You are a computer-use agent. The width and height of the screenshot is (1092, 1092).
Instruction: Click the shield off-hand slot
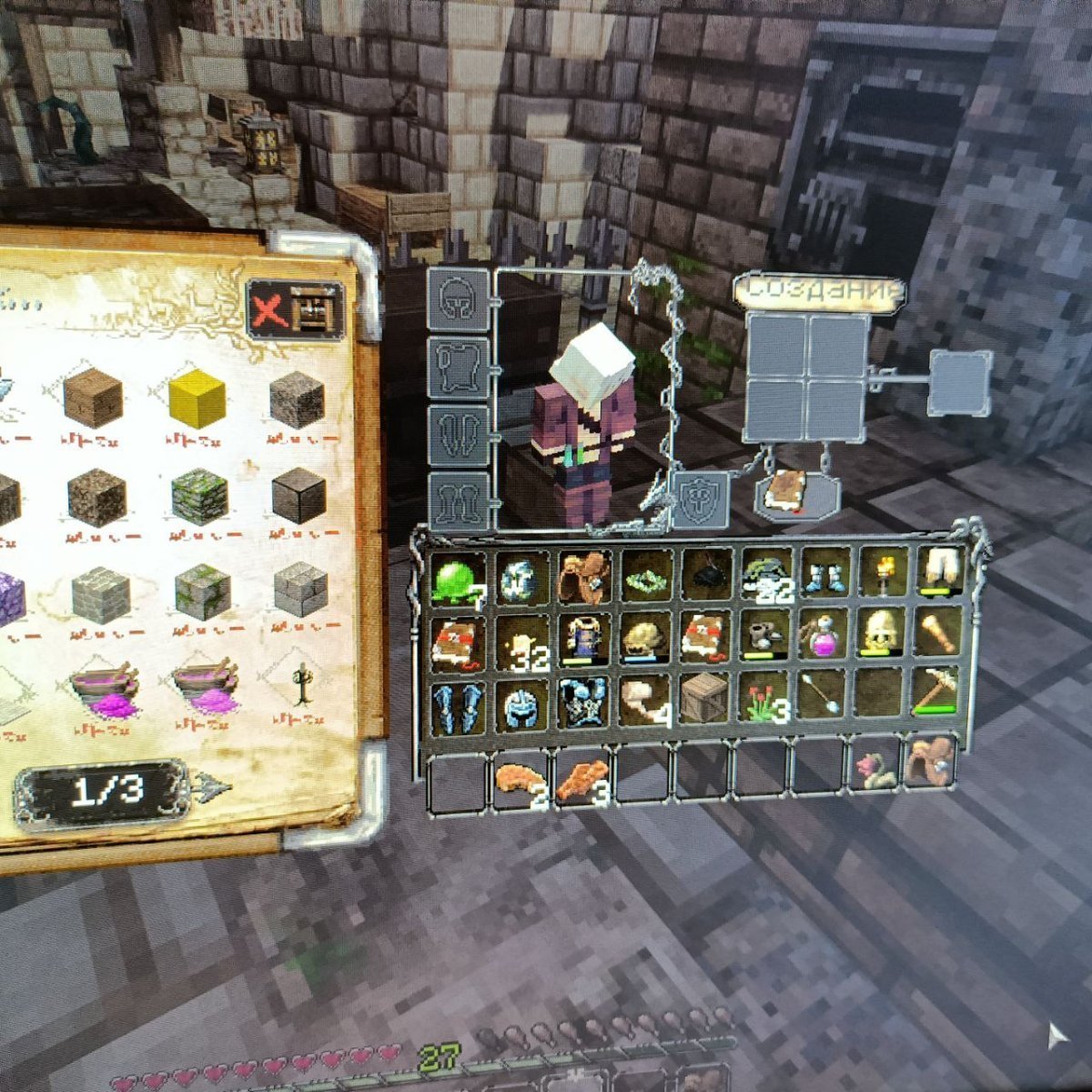700,499
